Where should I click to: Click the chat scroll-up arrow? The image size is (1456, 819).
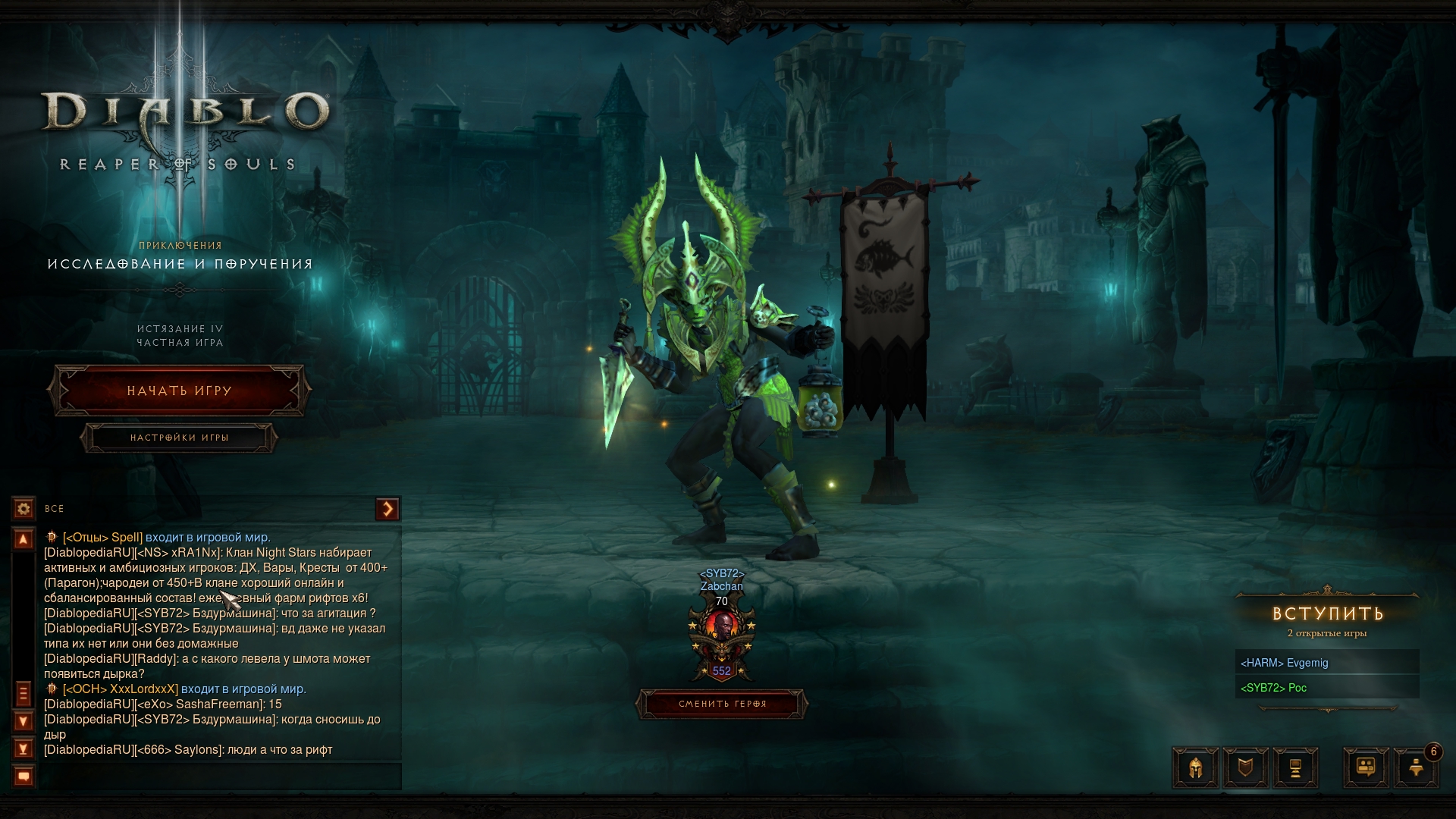tap(24, 539)
